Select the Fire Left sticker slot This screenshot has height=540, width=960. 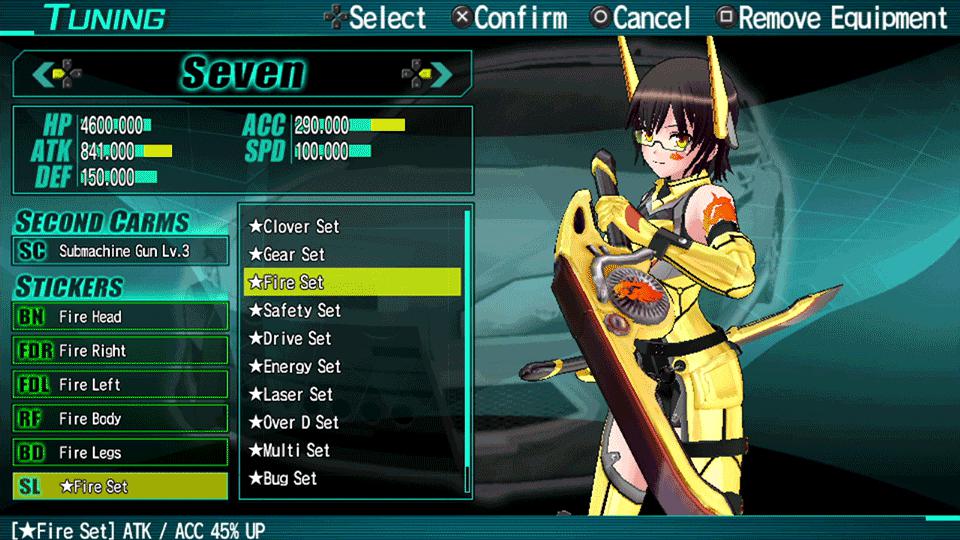click(x=121, y=385)
